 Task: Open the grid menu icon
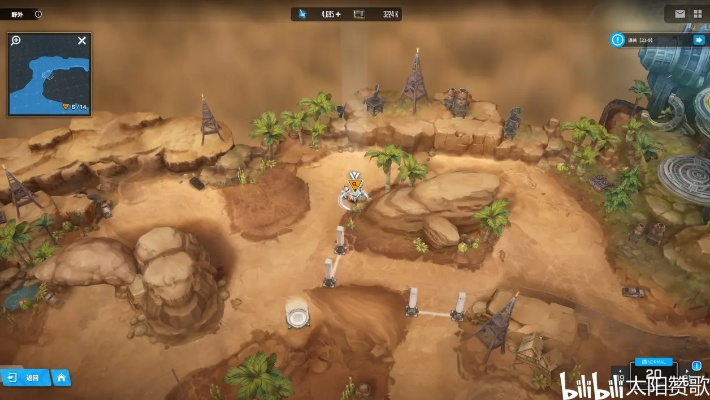pyautogui.click(x=699, y=14)
